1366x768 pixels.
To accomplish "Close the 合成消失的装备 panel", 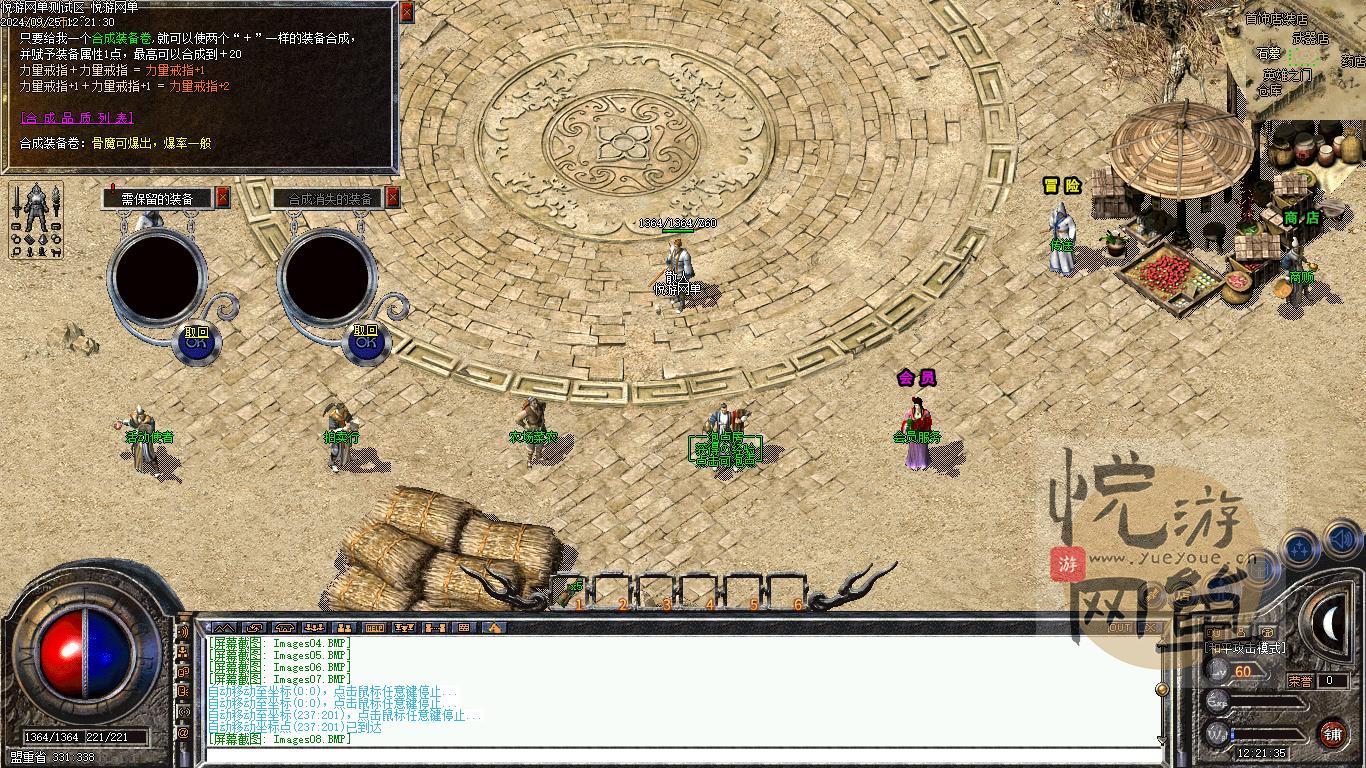I will coord(392,198).
